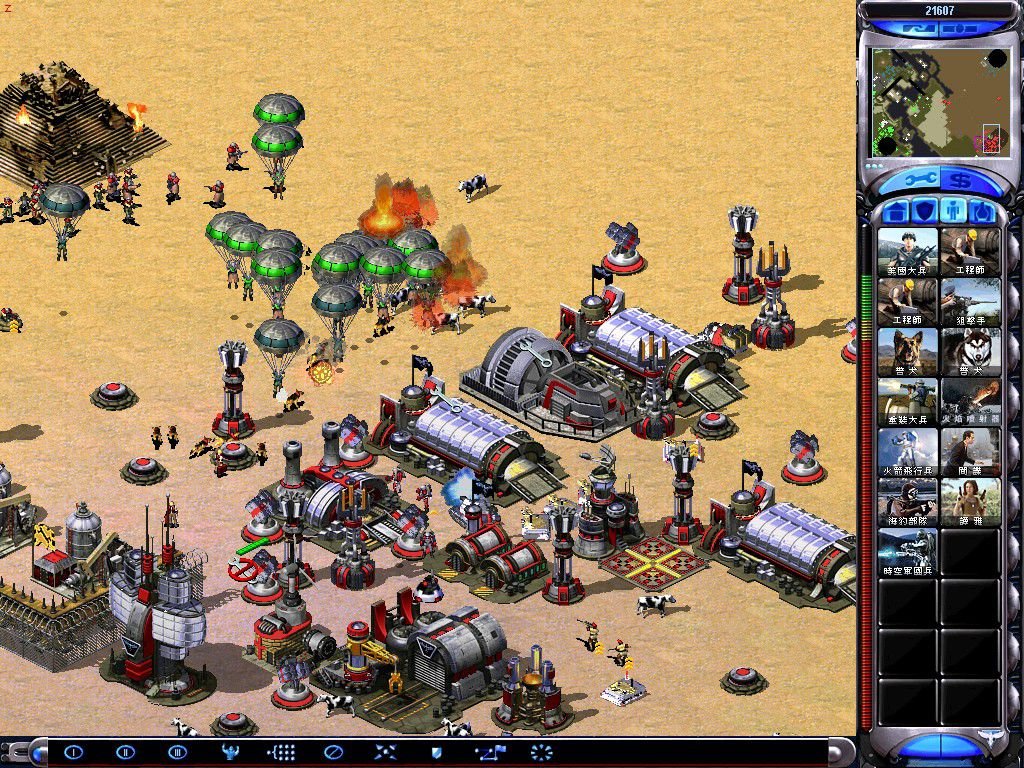This screenshot has height=768, width=1024.
Task: Train a Sniper (狙擊手)
Action: click(x=970, y=302)
